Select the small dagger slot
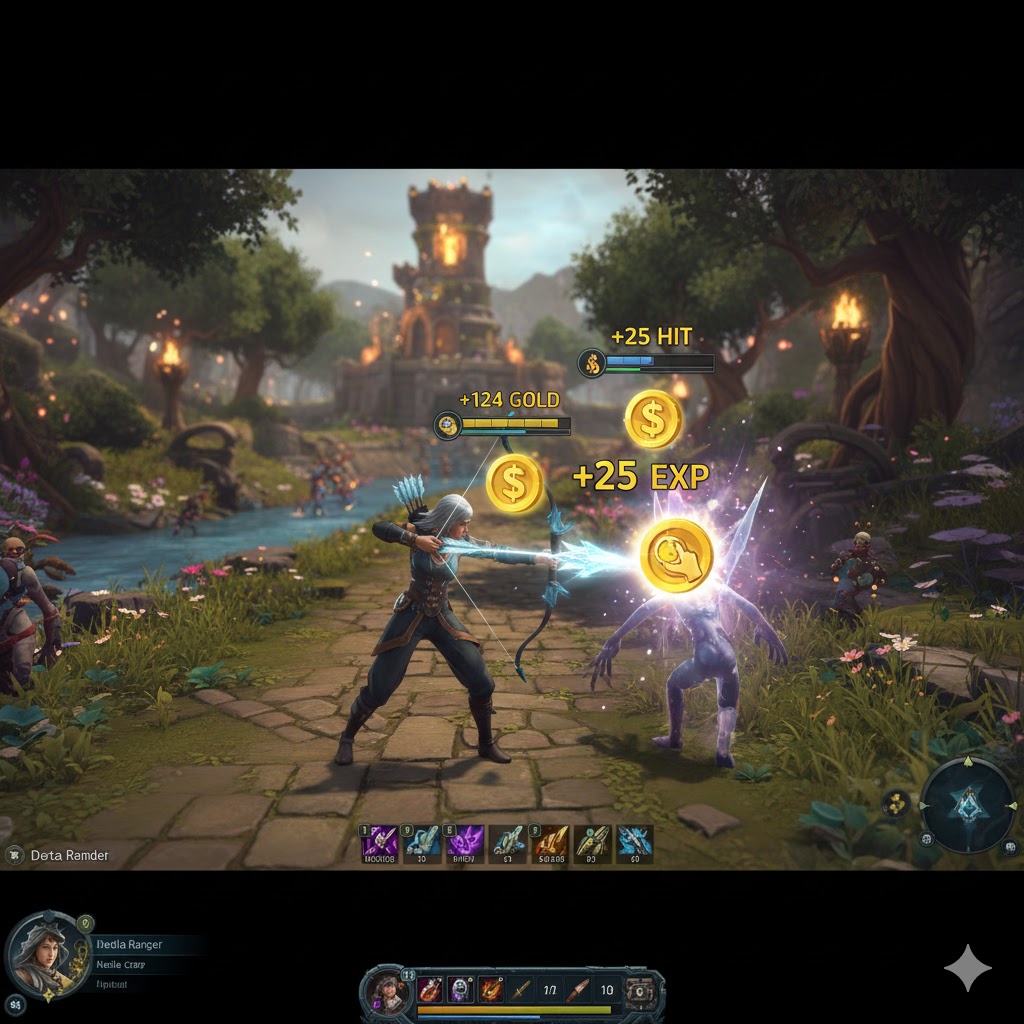Screen dimensions: 1024x1024 (x=520, y=990)
